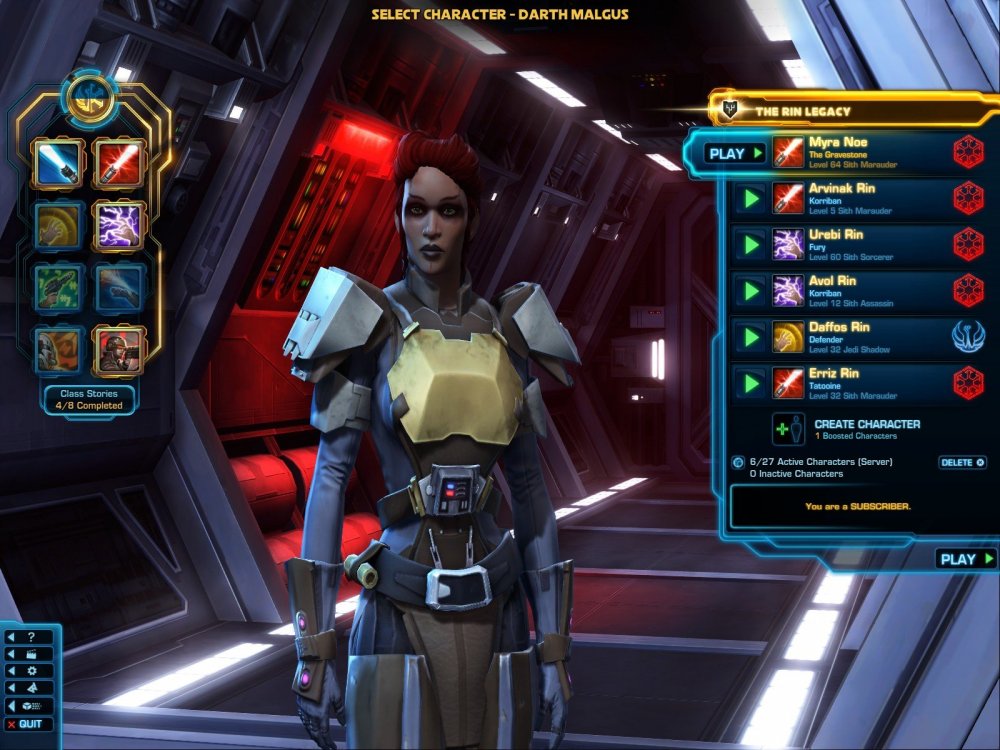This screenshot has height=750, width=1000.
Task: Select the red lightsaber Sith Warrior class icon
Action: point(119,163)
